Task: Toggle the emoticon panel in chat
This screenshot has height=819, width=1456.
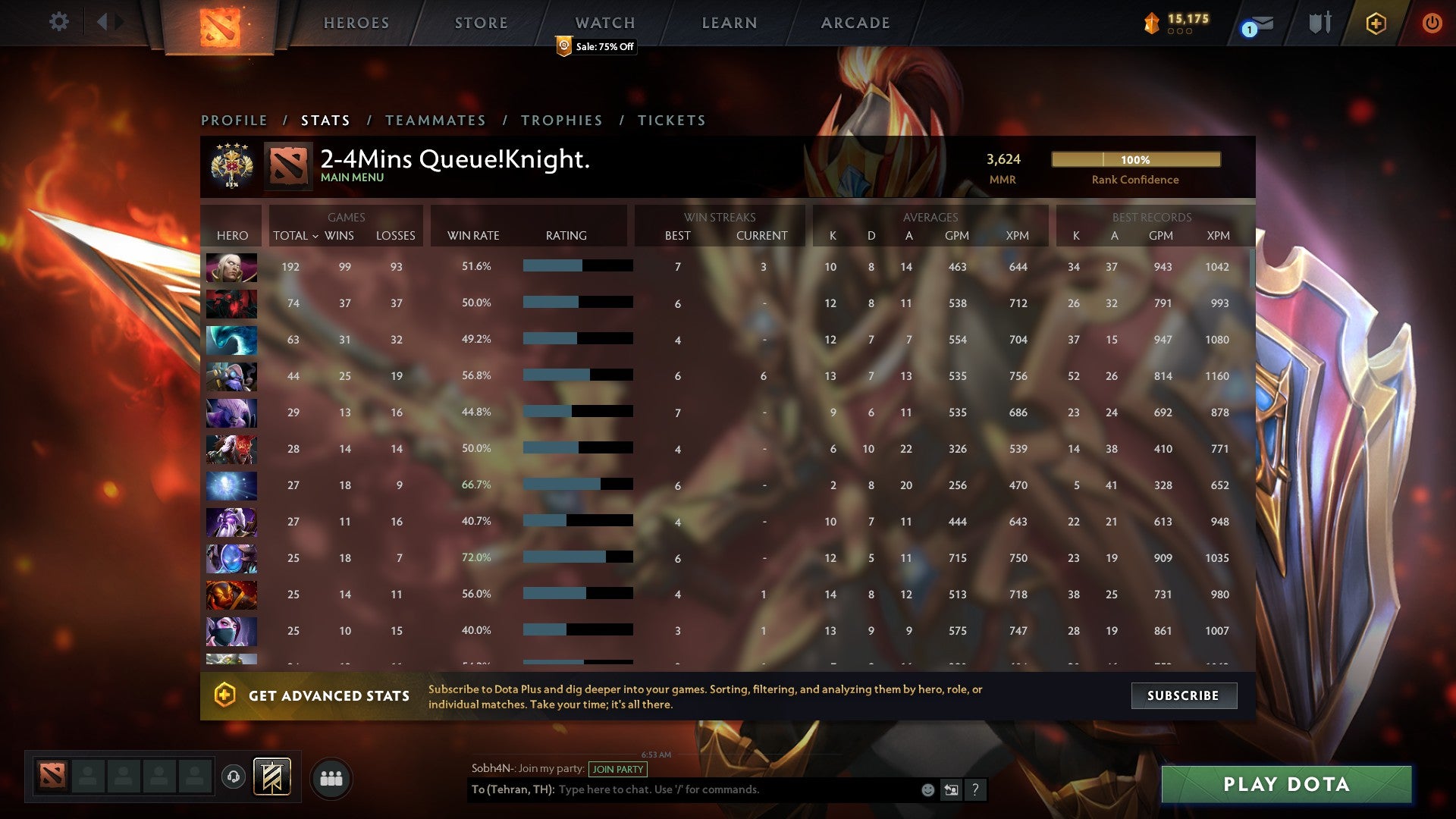Action: (x=927, y=789)
